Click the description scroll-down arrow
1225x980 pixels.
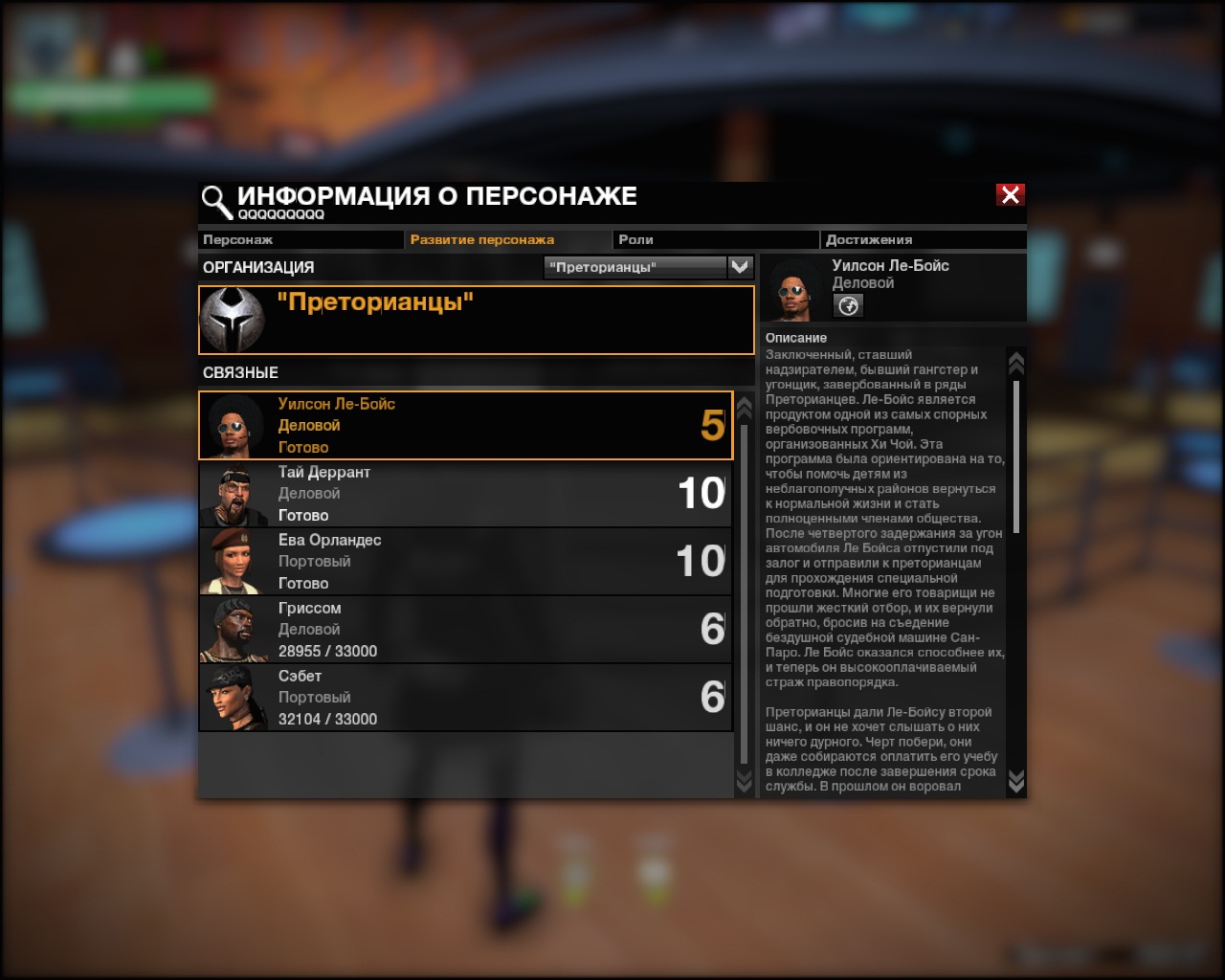(1016, 781)
